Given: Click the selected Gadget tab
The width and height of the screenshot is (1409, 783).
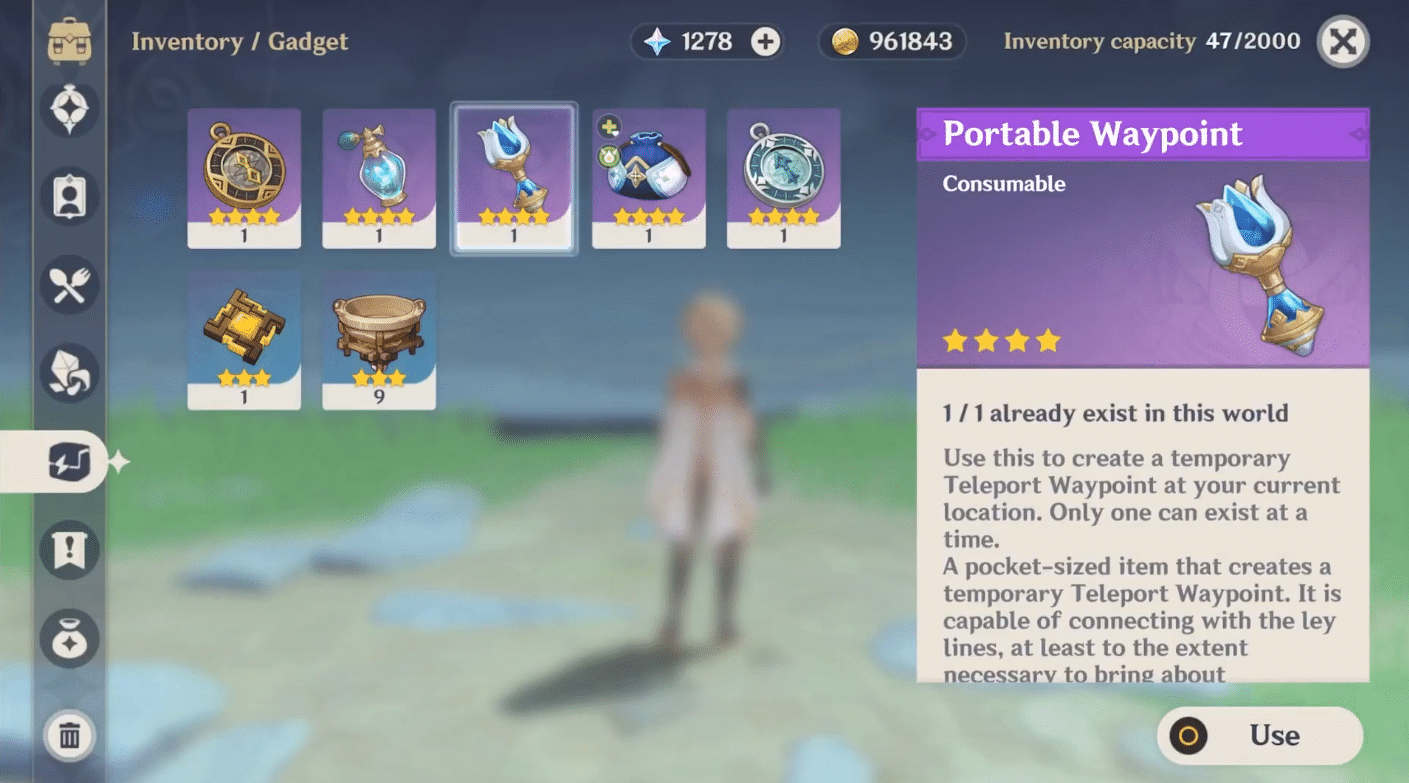Looking at the screenshot, I should coord(70,462).
